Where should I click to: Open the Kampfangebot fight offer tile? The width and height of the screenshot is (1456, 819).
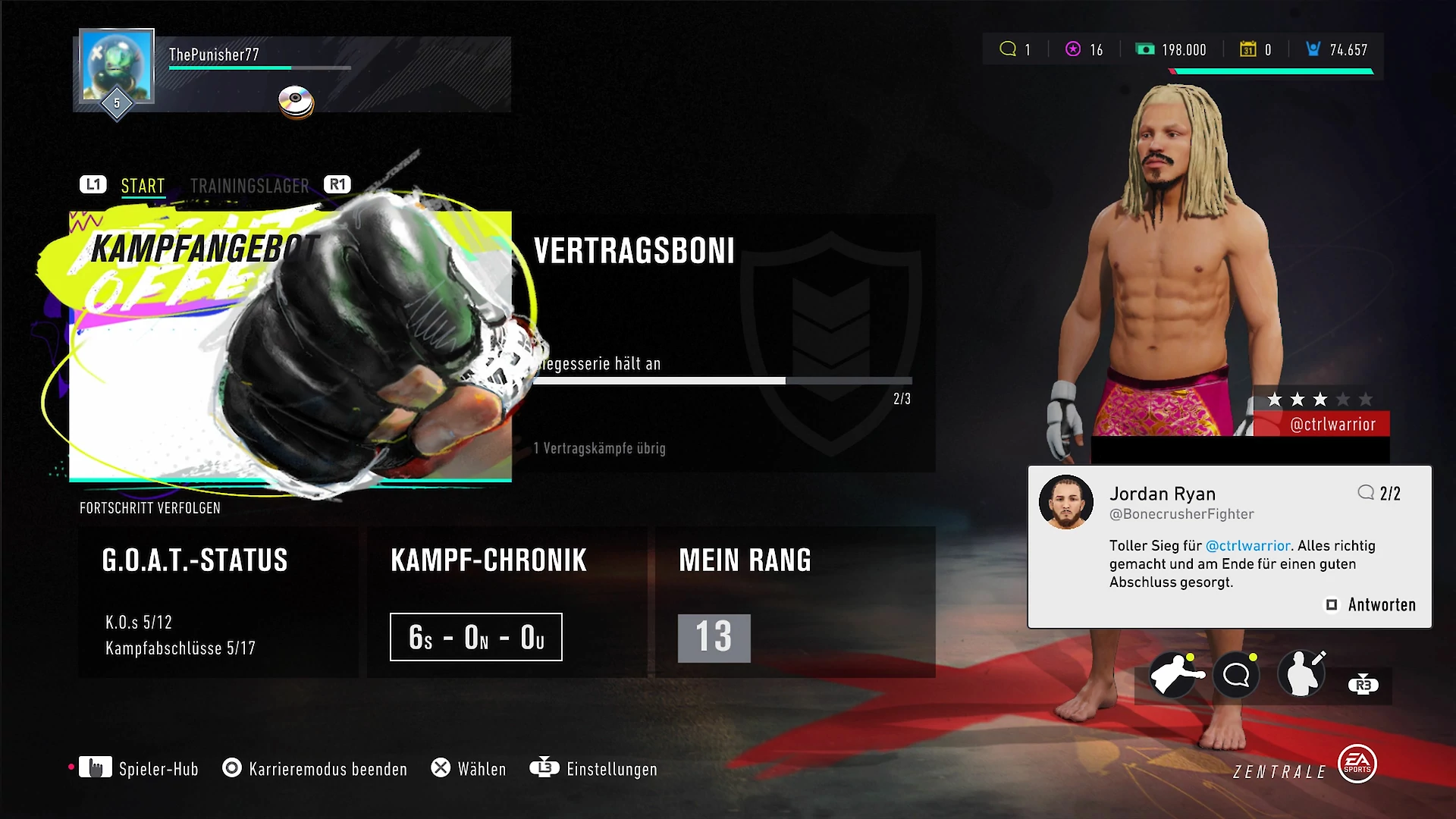290,347
